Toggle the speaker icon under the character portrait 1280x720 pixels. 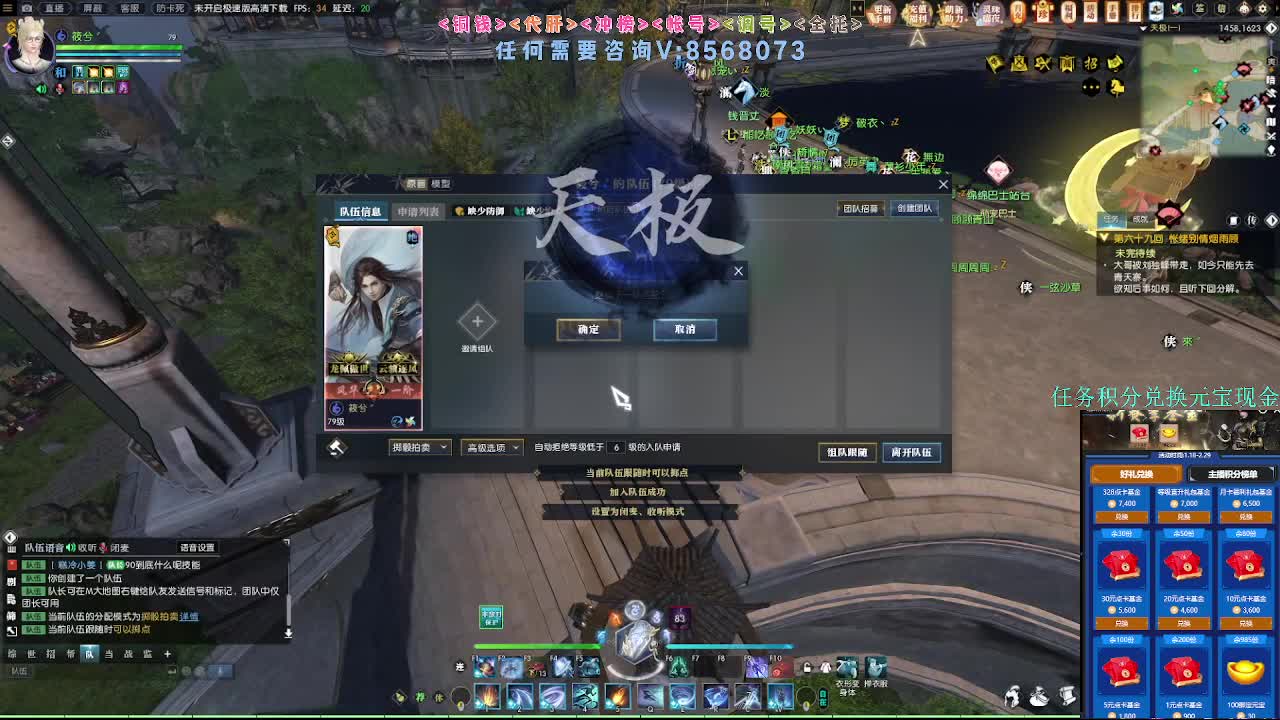pyautogui.click(x=41, y=89)
